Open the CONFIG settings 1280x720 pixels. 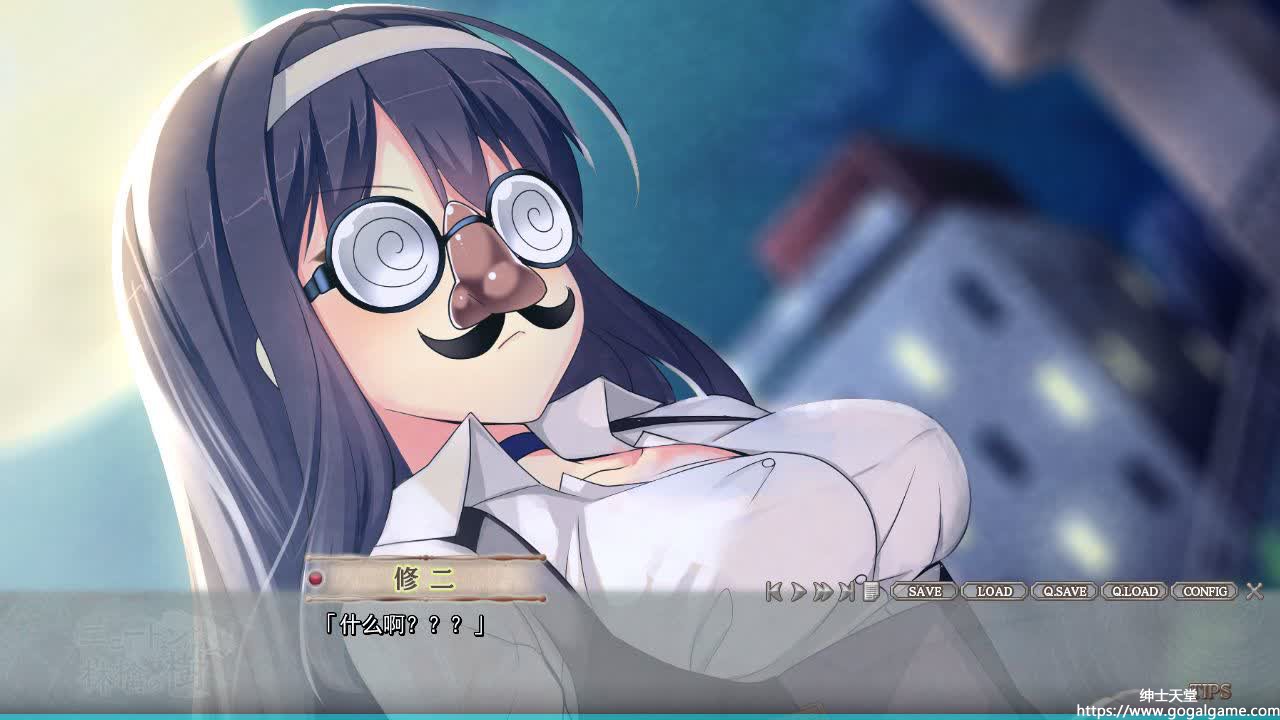[1204, 591]
